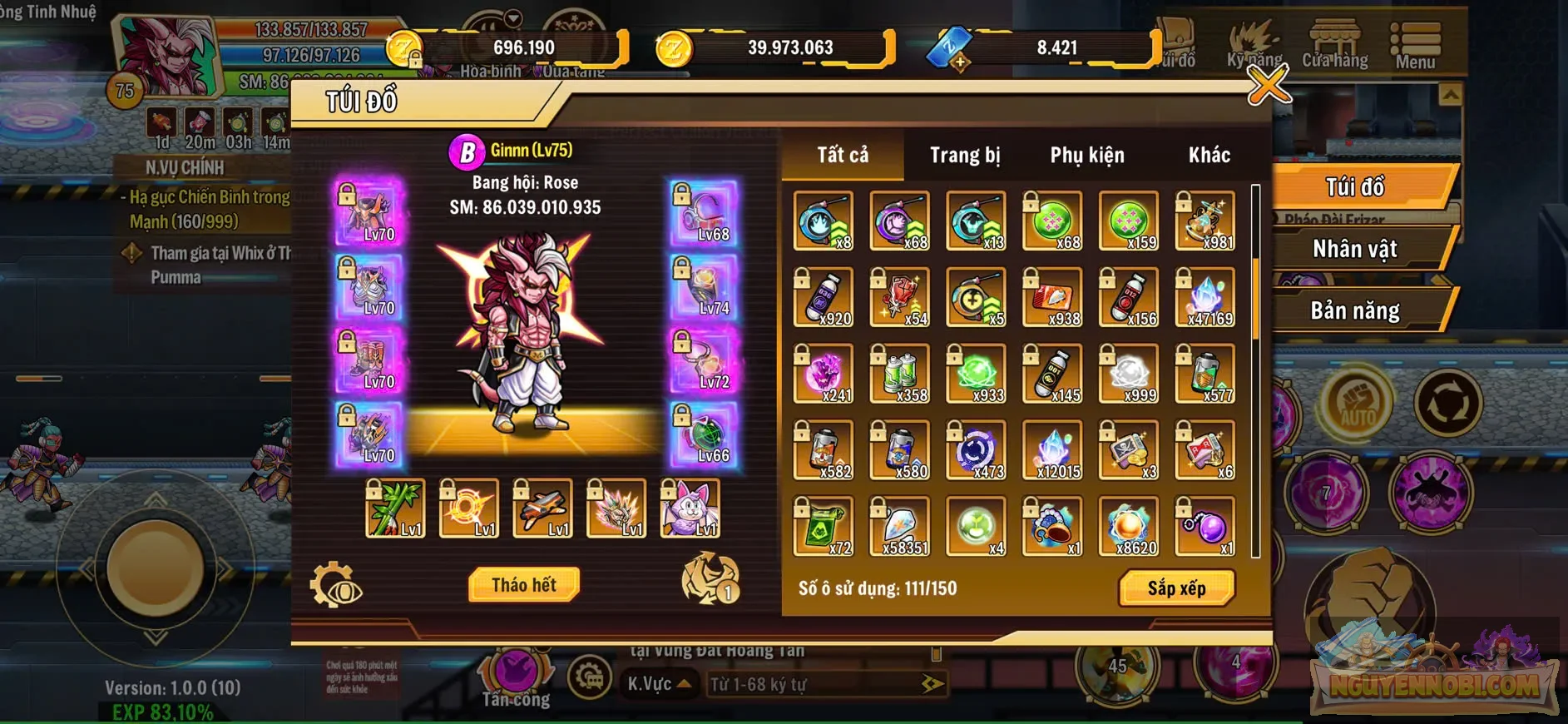Click Sắp xếp to sort inventory
Screen dimensions: 1568x724
point(1176,587)
